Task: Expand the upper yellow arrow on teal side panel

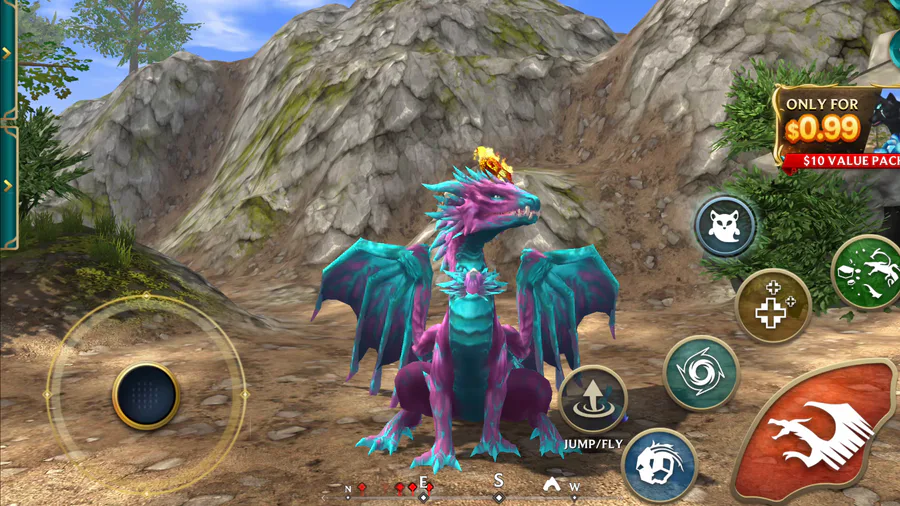Action: coord(7,53)
